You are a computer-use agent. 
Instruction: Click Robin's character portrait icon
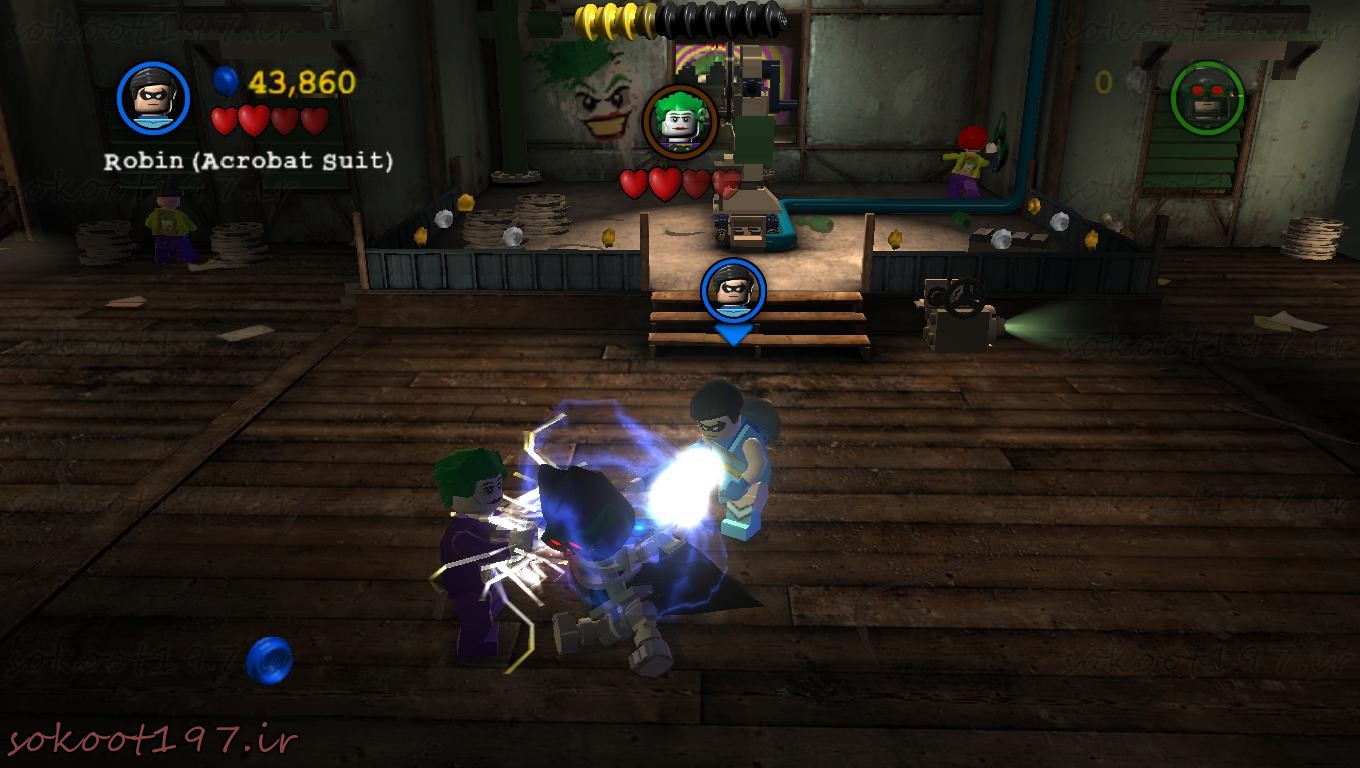[153, 98]
